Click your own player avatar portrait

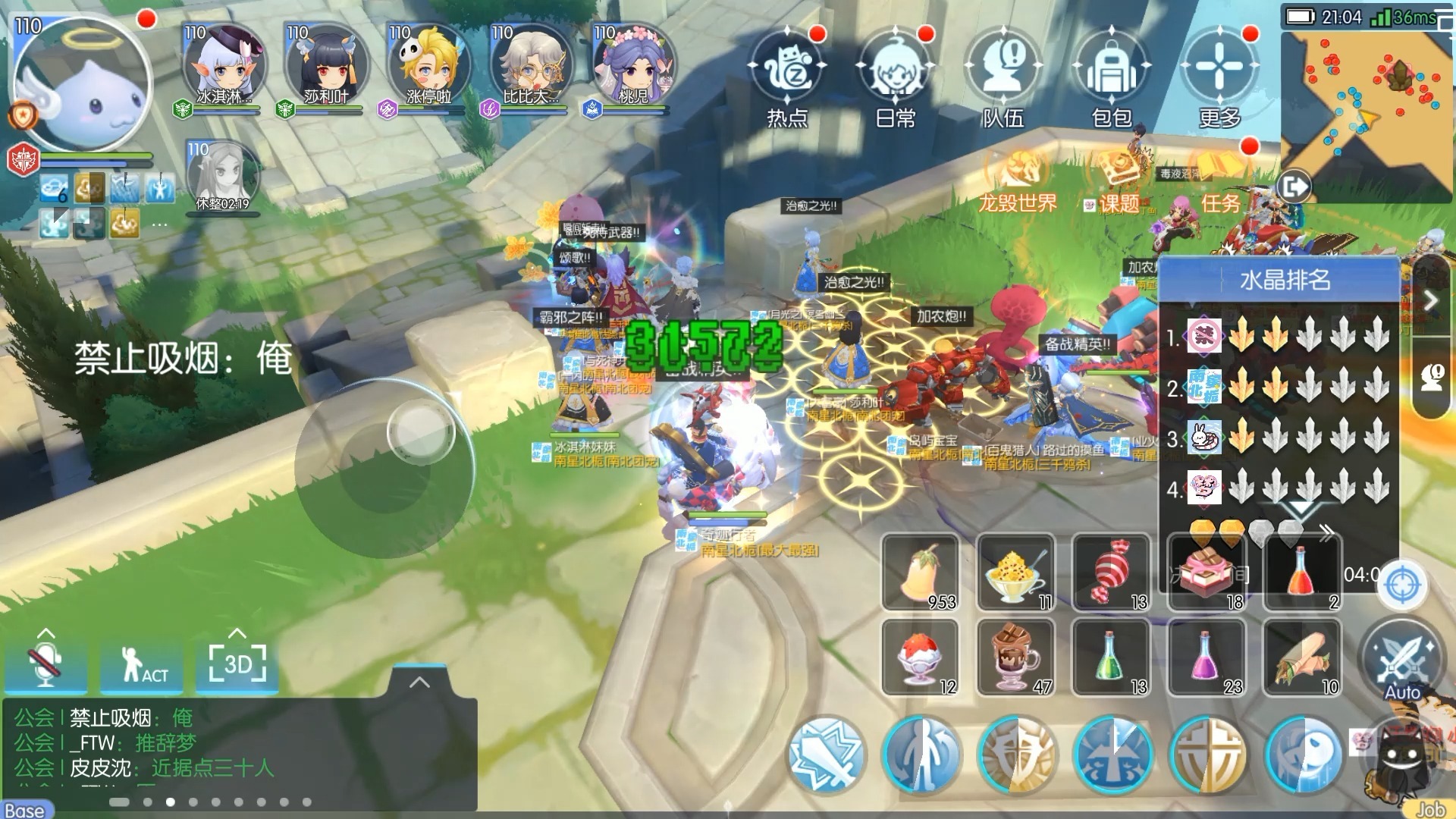pos(82,83)
